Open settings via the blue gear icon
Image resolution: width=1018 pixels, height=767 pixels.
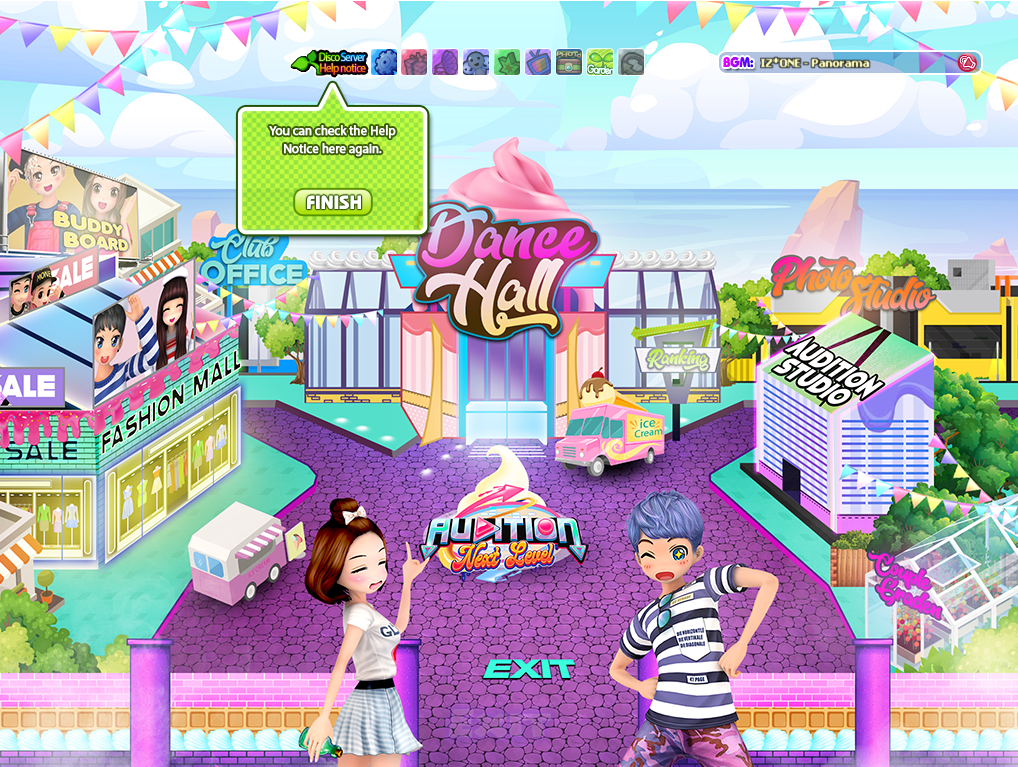(384, 63)
